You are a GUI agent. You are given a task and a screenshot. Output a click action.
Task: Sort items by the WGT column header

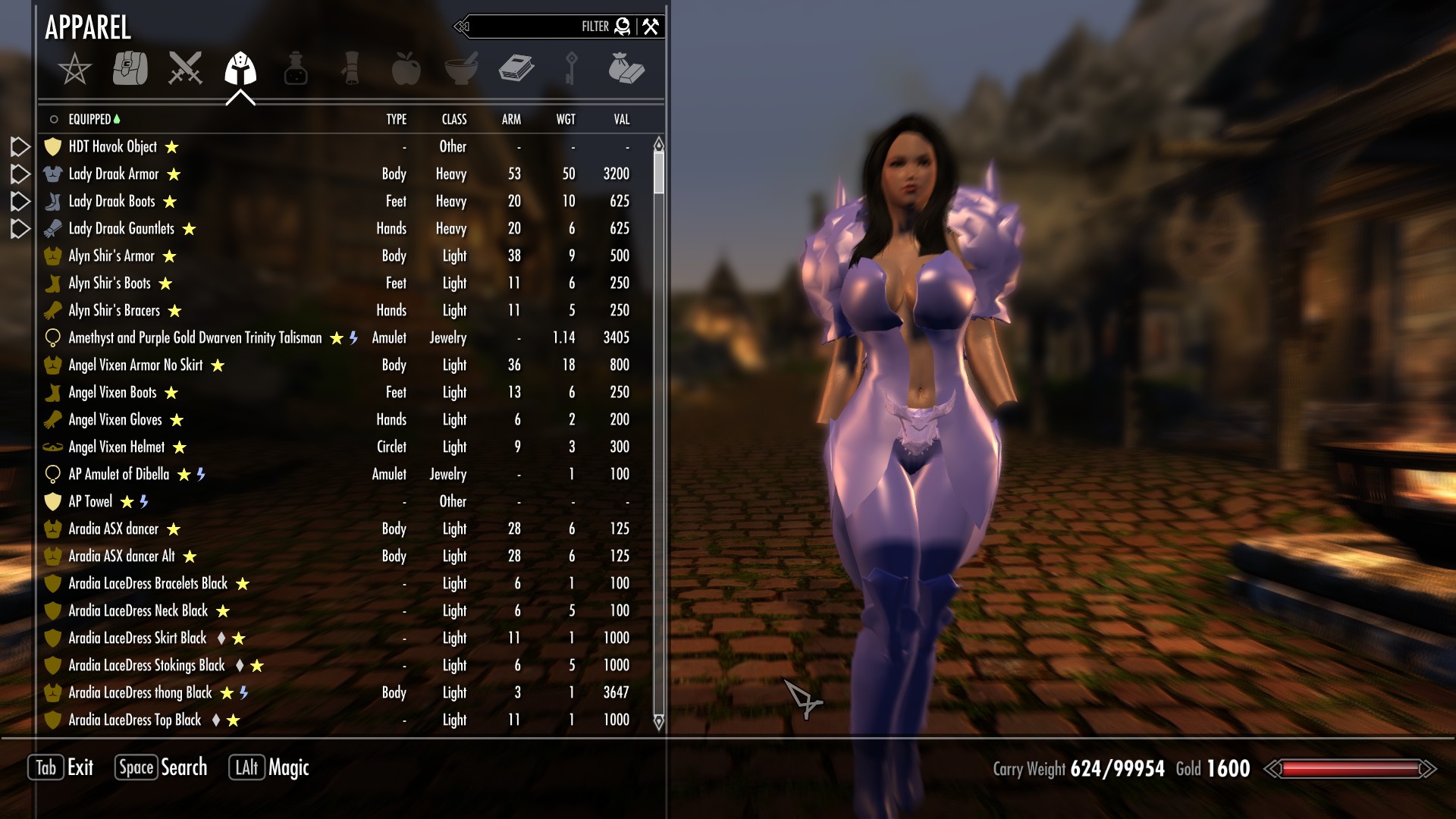(x=566, y=119)
